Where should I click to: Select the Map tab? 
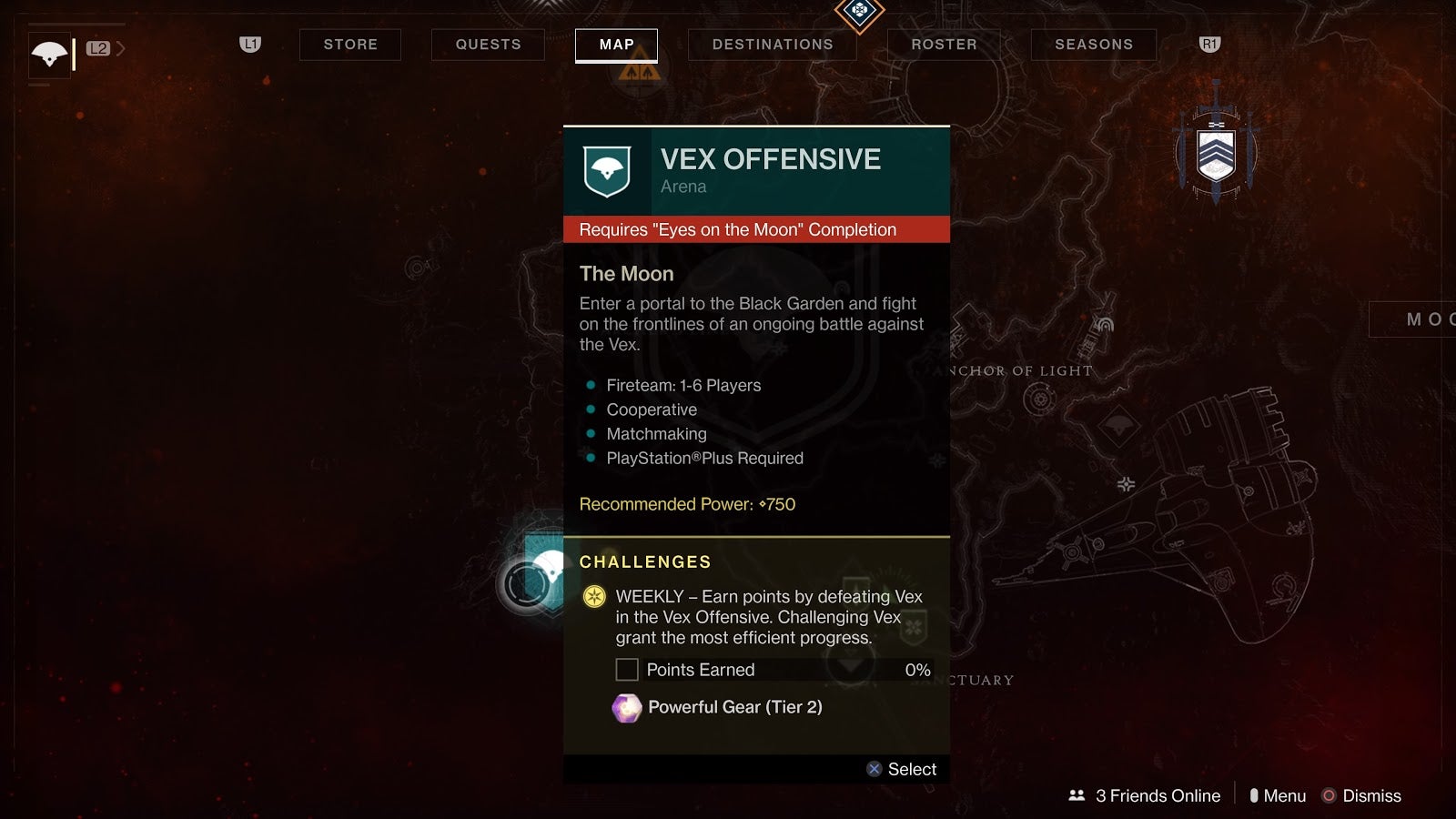616,45
